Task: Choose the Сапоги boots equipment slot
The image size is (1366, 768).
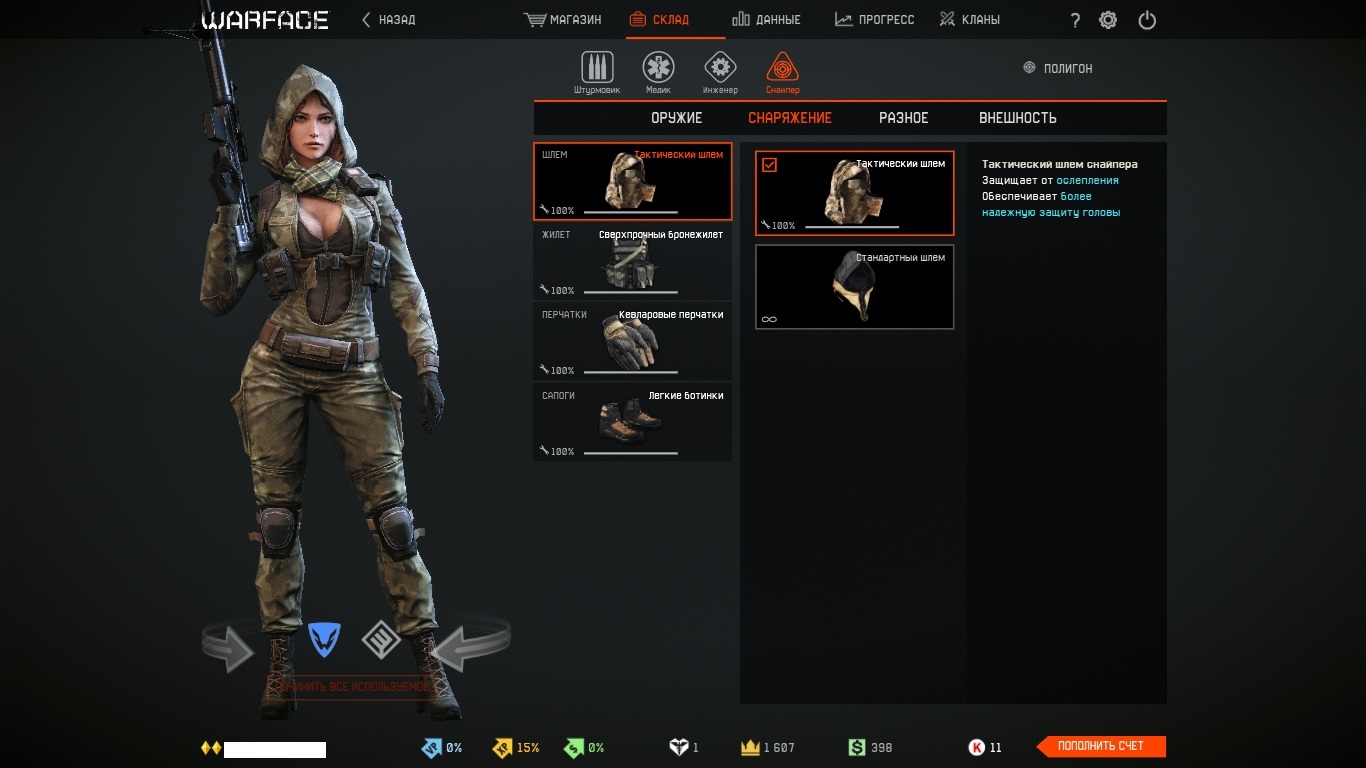Action: point(632,422)
